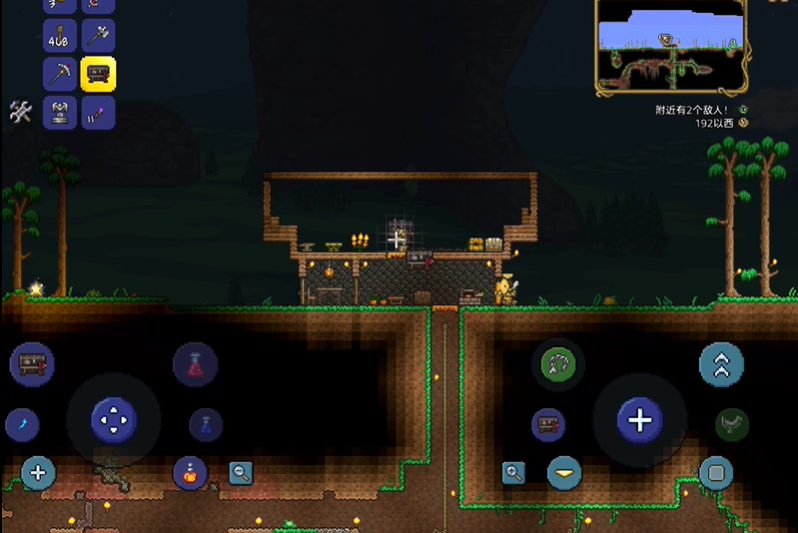
Task: Use the blue mana potion quick button
Action: 206,424
